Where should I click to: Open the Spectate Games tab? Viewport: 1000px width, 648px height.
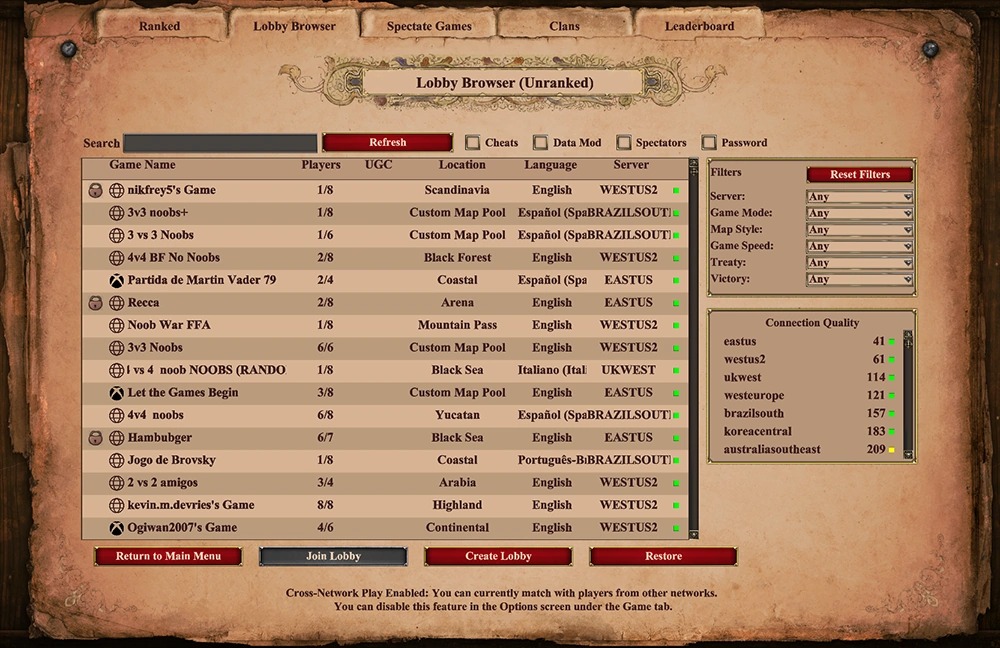429,26
